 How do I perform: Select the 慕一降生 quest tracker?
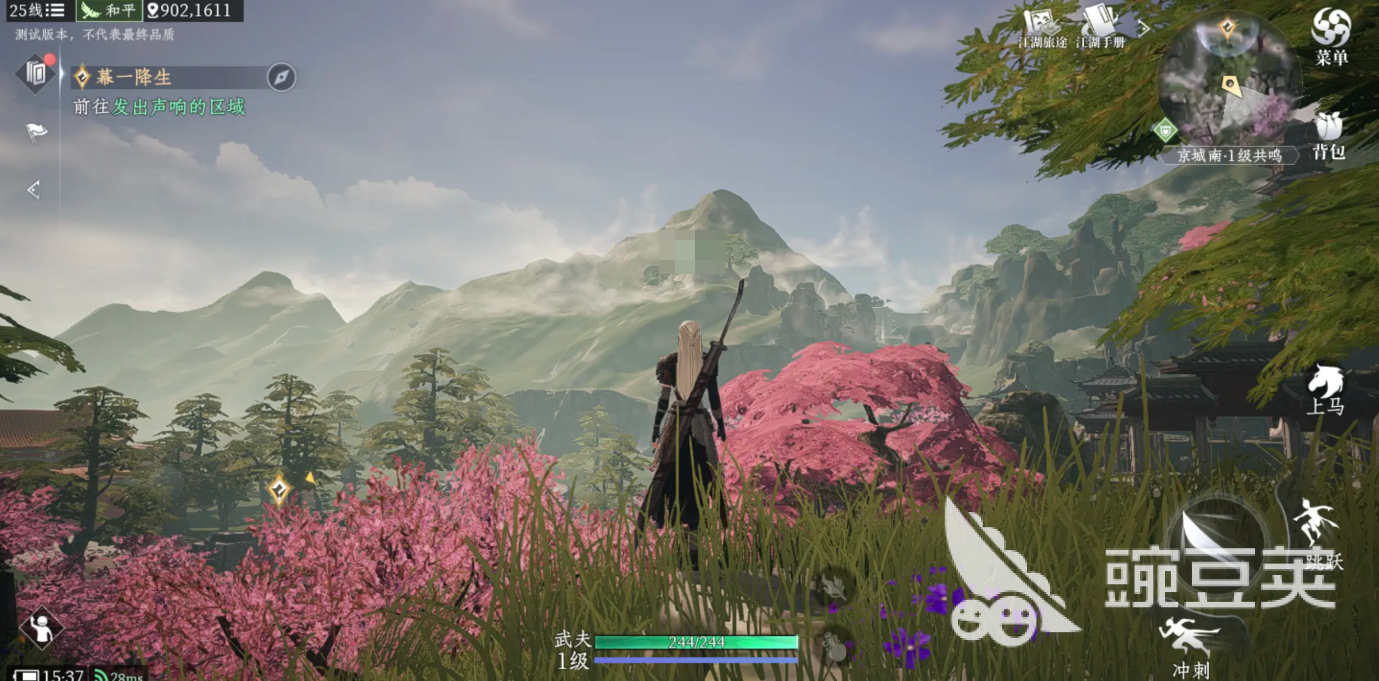point(134,77)
